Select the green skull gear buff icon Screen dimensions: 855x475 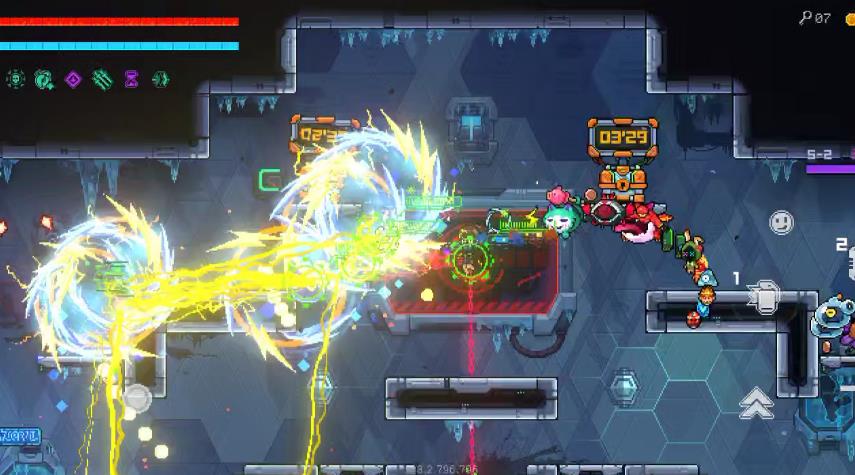[15, 78]
